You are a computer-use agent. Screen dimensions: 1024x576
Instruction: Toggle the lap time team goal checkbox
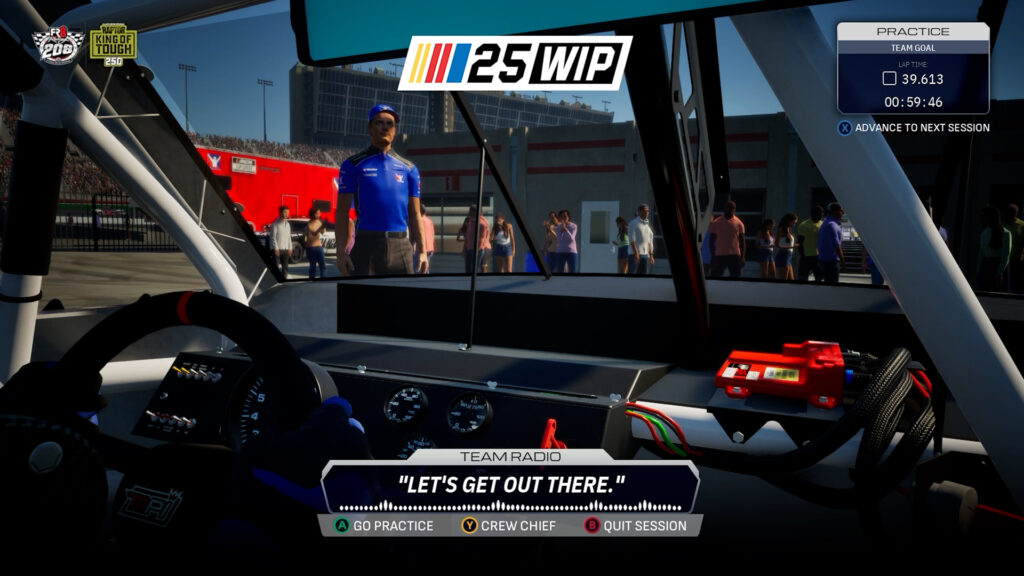(x=889, y=79)
